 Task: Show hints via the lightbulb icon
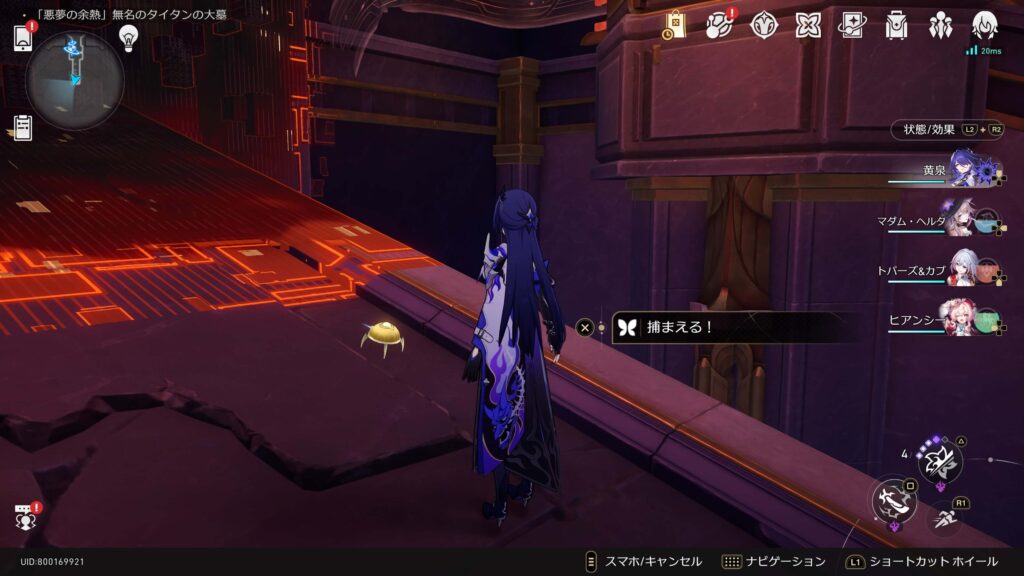coord(128,37)
